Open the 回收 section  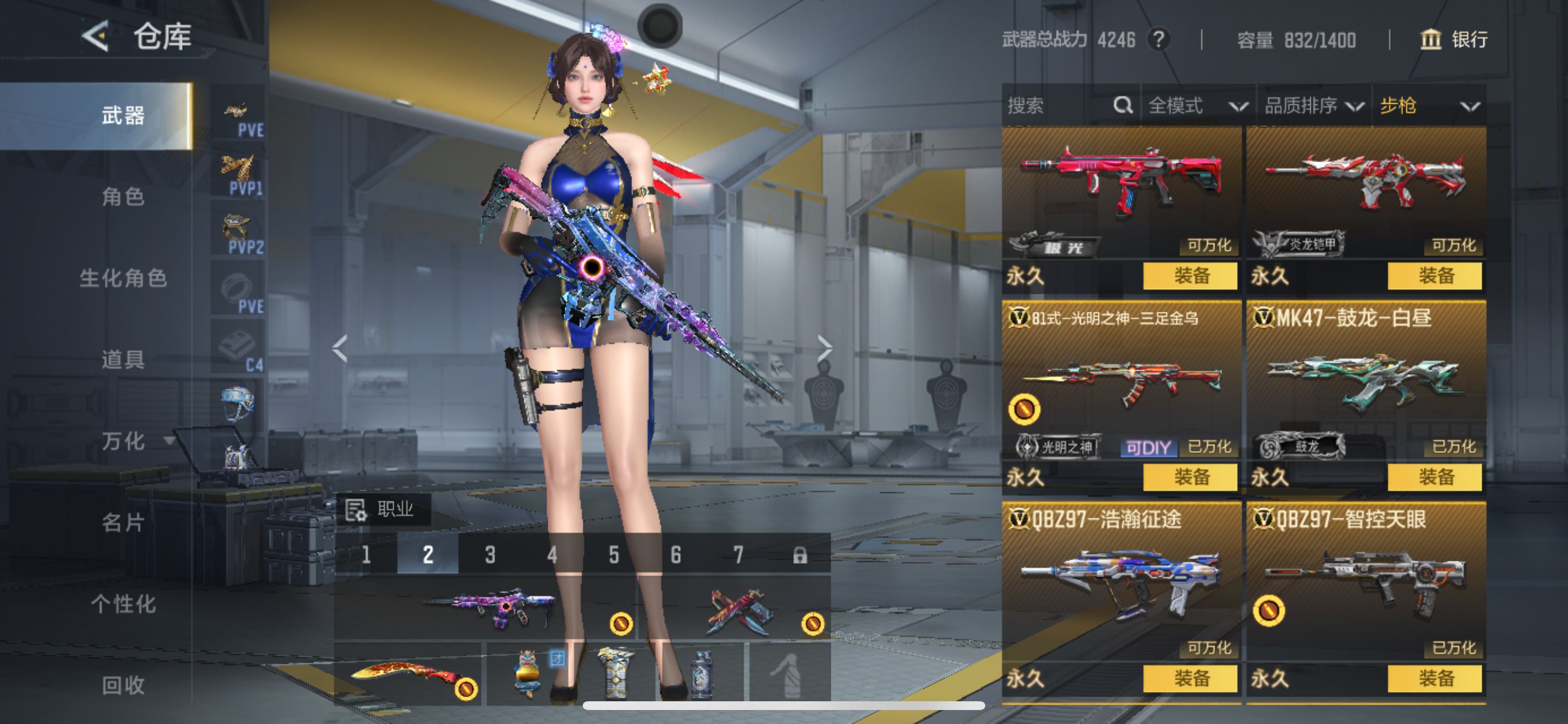point(123,685)
